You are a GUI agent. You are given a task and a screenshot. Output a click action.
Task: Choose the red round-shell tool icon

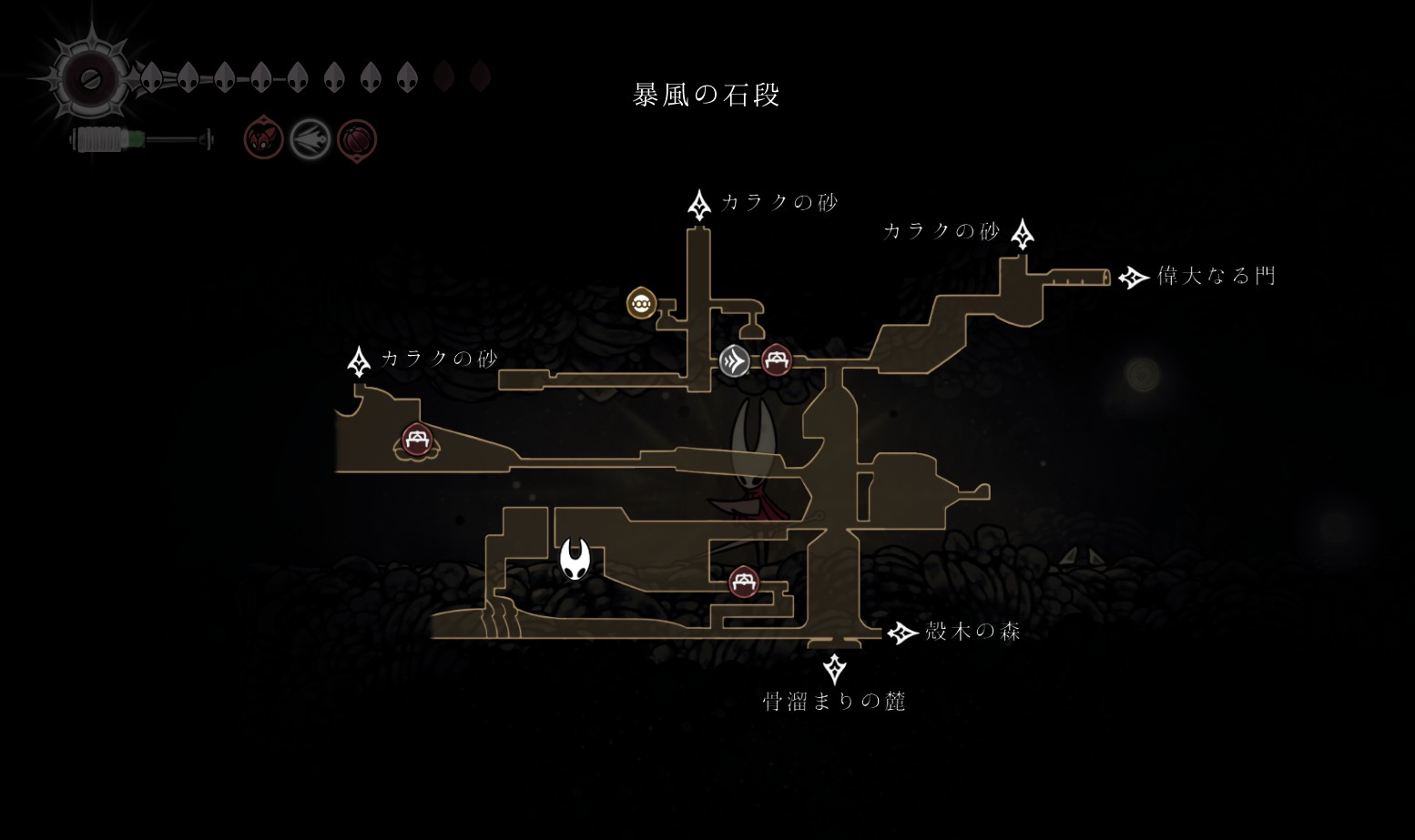[x=356, y=140]
